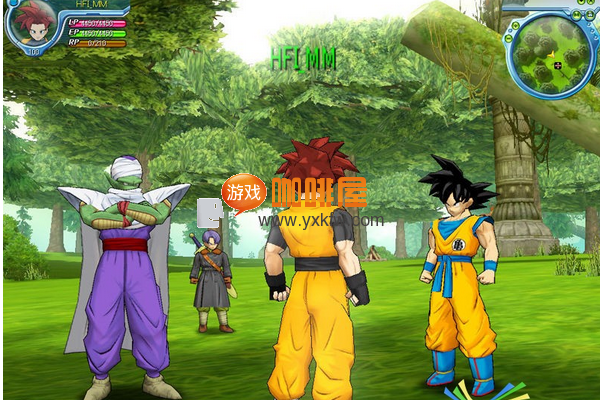This screenshot has width=600, height=400.
Task: Zoom out the minimap with minus button
Action: tap(509, 38)
